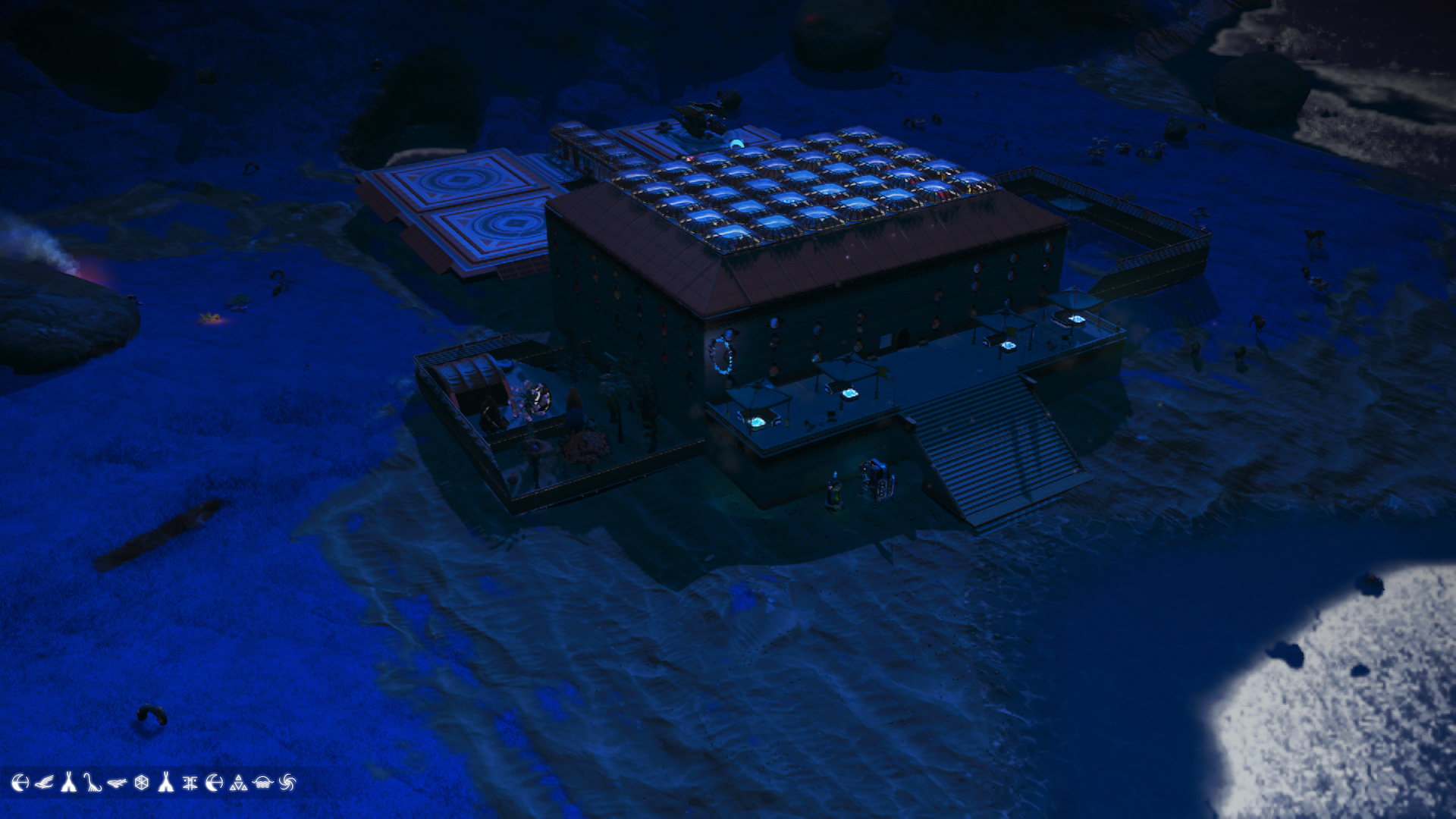Select the stacked triangles glyph
The height and width of the screenshot is (819, 1456).
tap(238, 783)
